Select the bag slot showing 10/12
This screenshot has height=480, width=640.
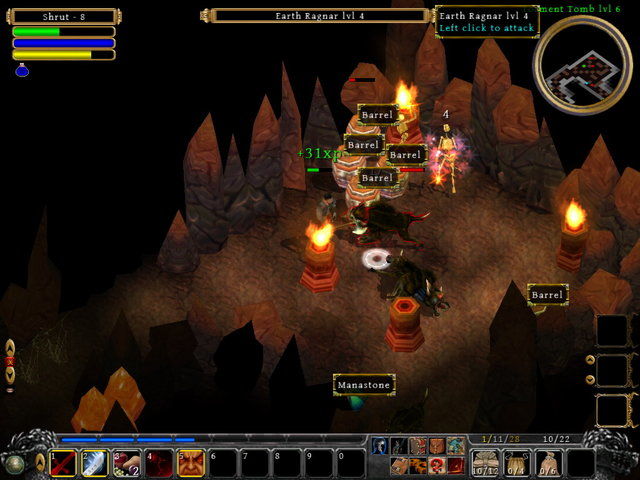coord(485,463)
